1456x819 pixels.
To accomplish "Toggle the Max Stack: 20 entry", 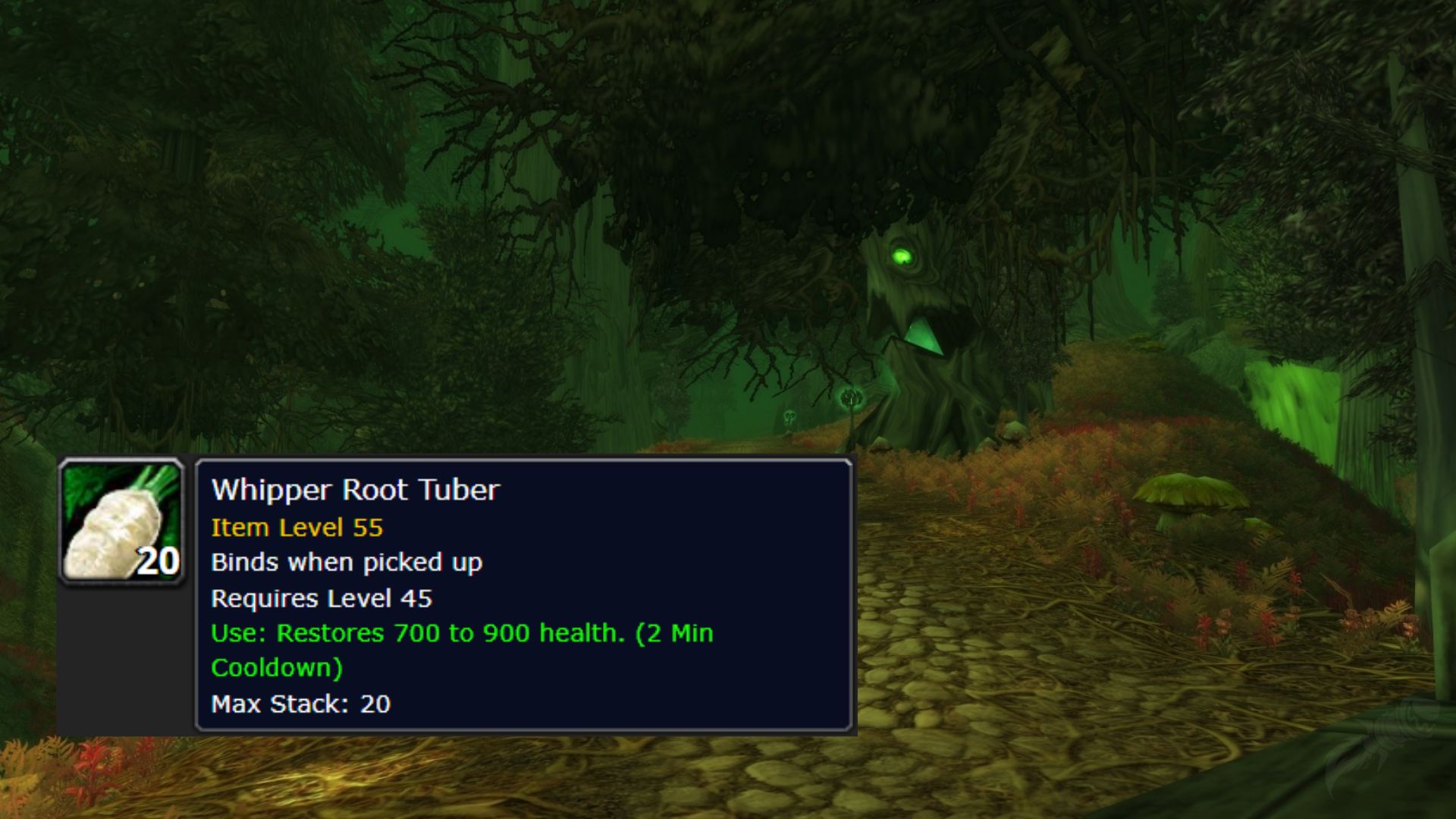I will coord(300,704).
